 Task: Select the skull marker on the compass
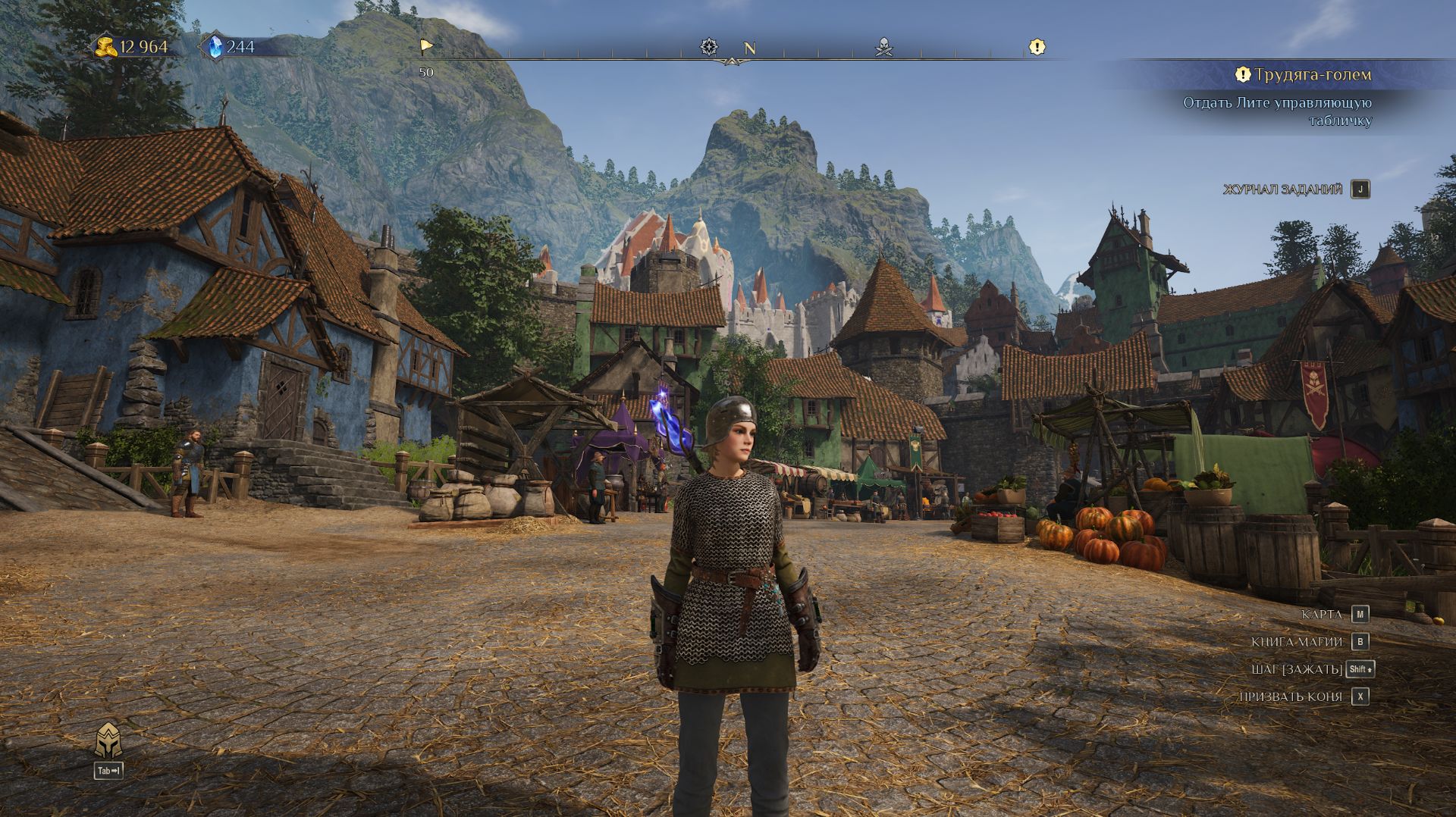point(883,48)
